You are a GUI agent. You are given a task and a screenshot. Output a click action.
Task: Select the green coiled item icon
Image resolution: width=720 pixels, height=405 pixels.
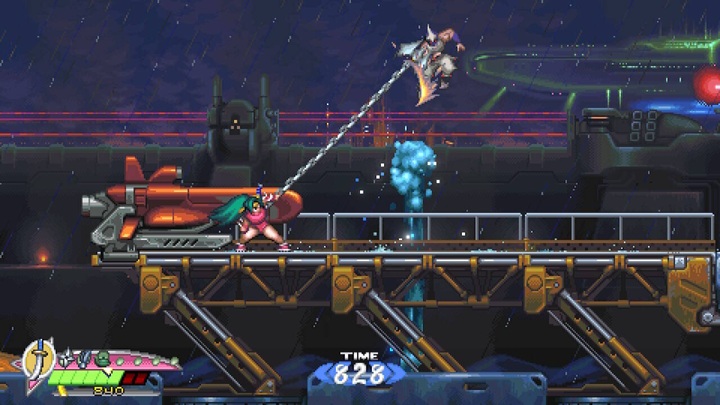point(101,358)
